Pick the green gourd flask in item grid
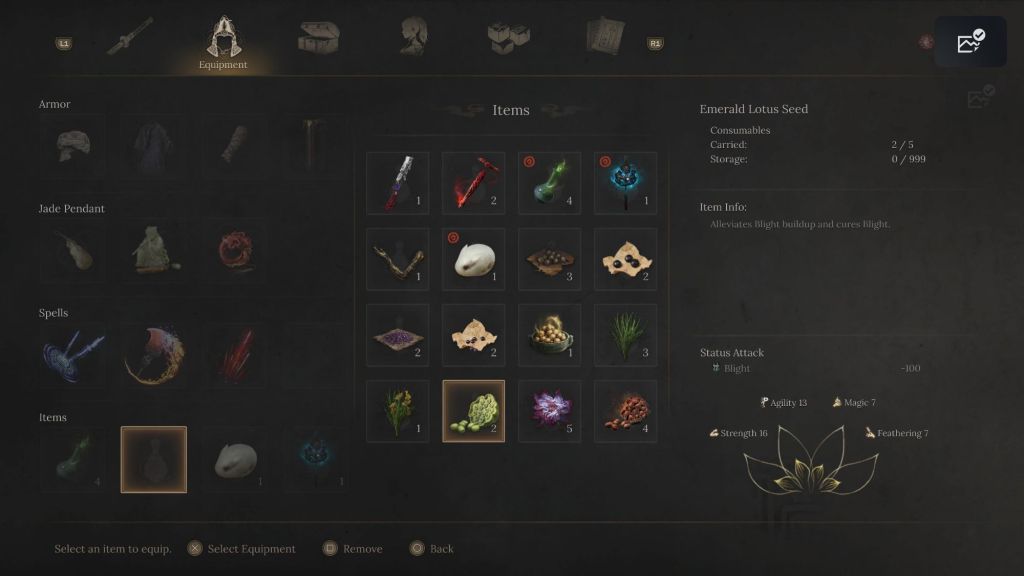The height and width of the screenshot is (576, 1024). [x=550, y=183]
